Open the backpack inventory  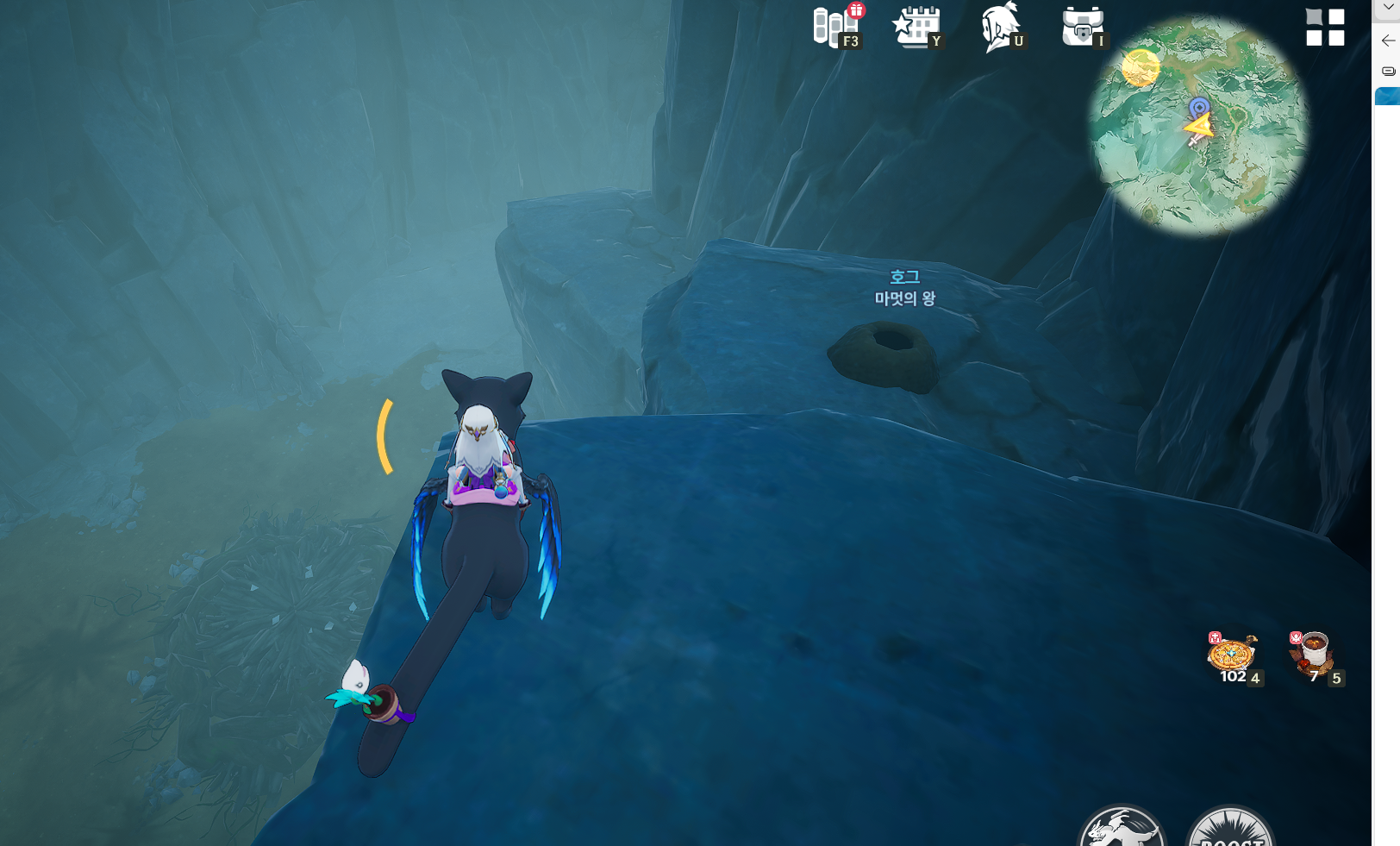click(x=1083, y=27)
